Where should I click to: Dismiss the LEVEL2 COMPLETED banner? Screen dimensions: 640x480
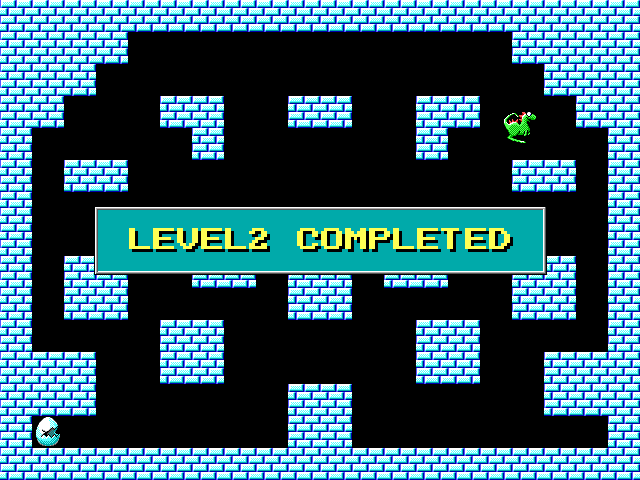click(x=320, y=240)
